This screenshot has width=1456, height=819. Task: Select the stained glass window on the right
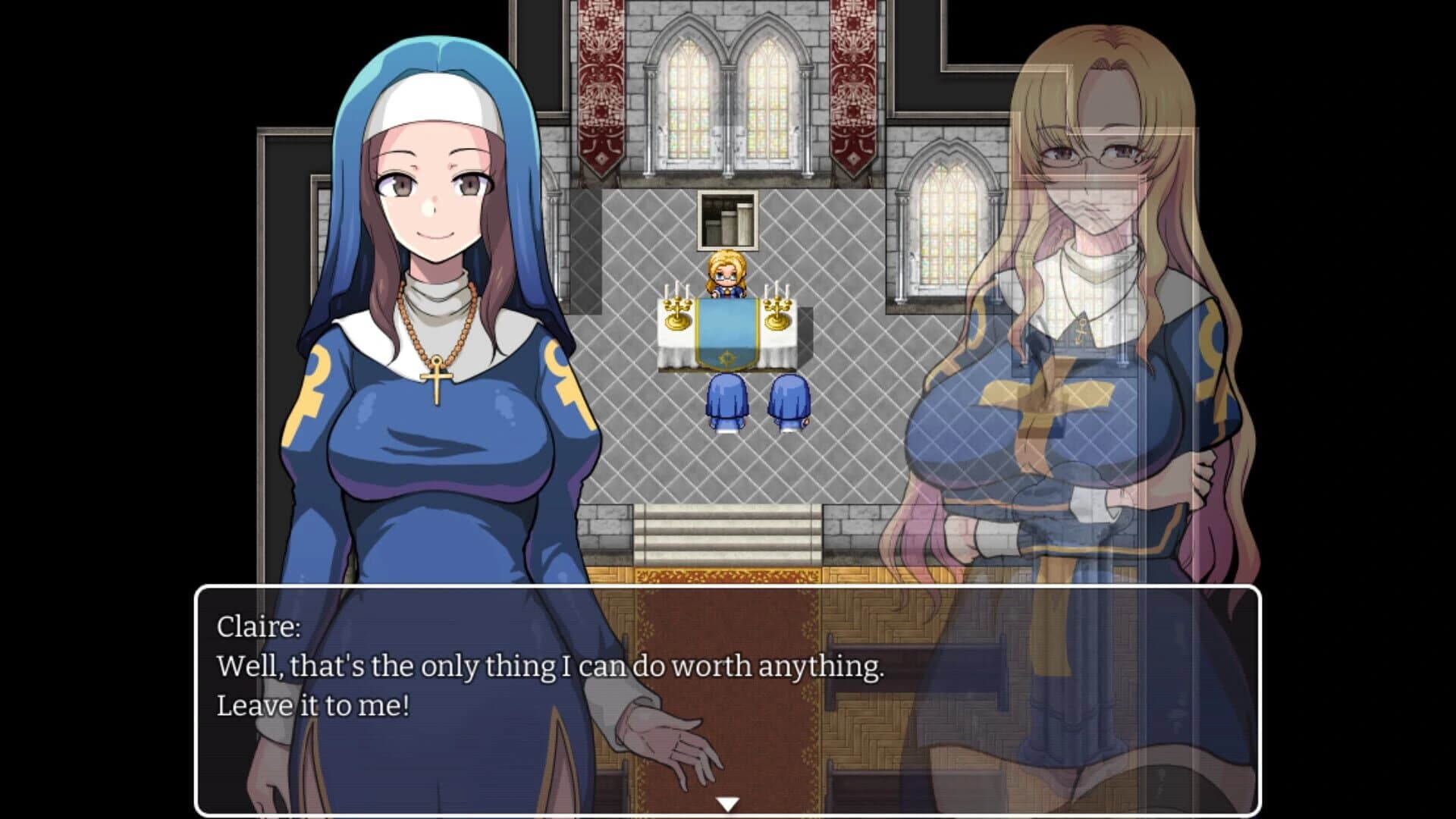pyautogui.click(x=946, y=227)
